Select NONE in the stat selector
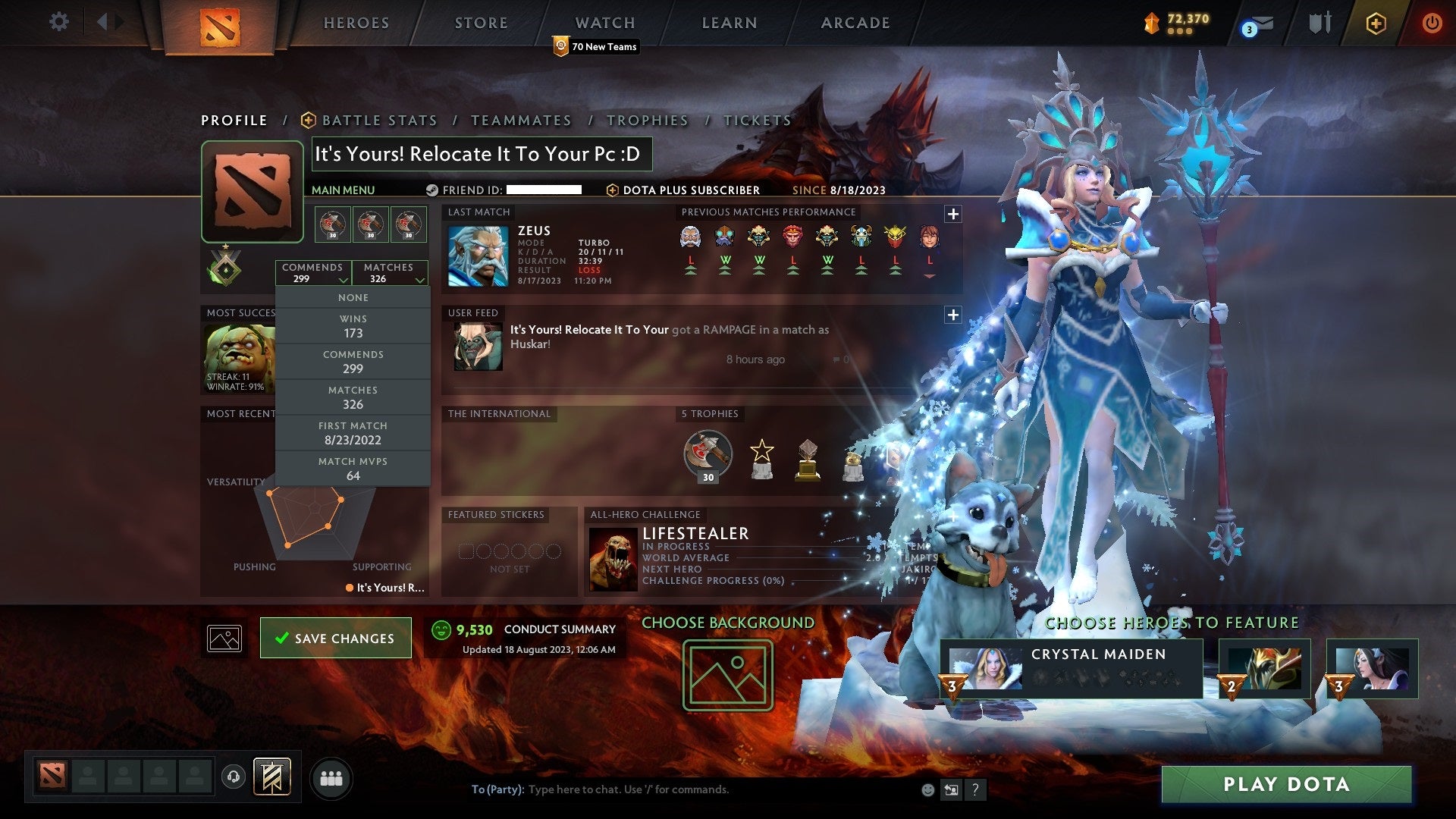 coord(353,297)
